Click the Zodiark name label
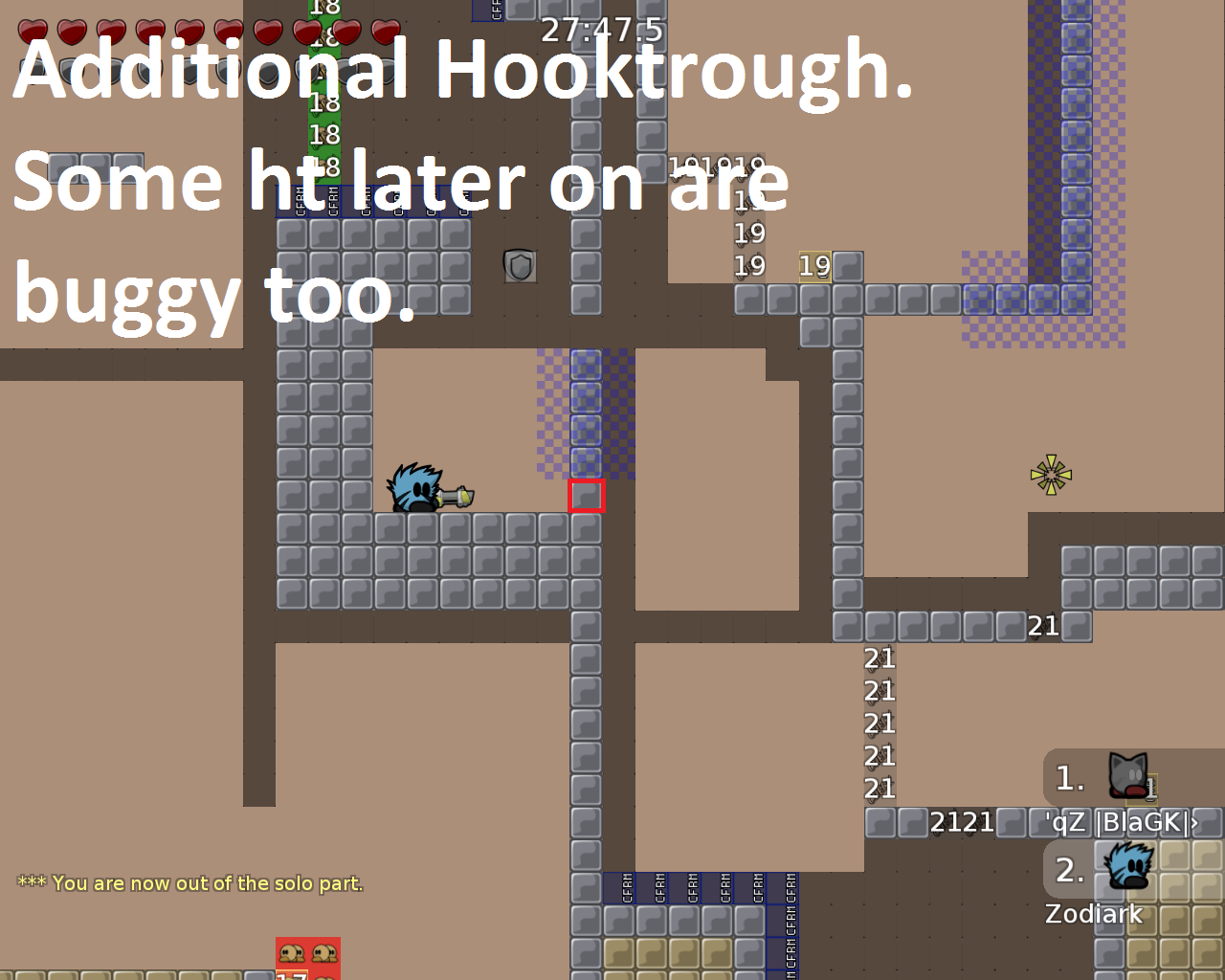Screen dimensions: 1225x980 pyautogui.click(x=1093, y=915)
